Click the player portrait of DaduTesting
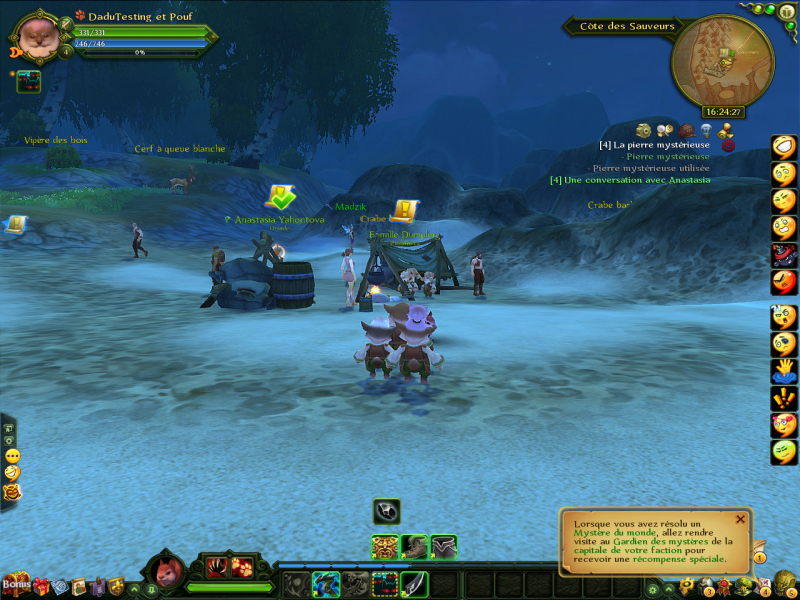This screenshot has height=600, width=800. [x=37, y=36]
